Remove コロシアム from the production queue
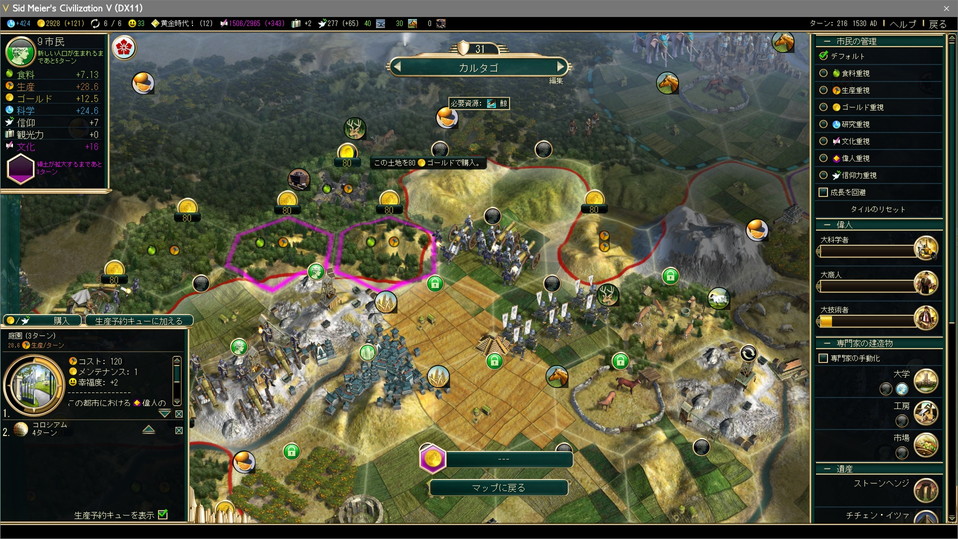This screenshot has height=539, width=958. 179,430
